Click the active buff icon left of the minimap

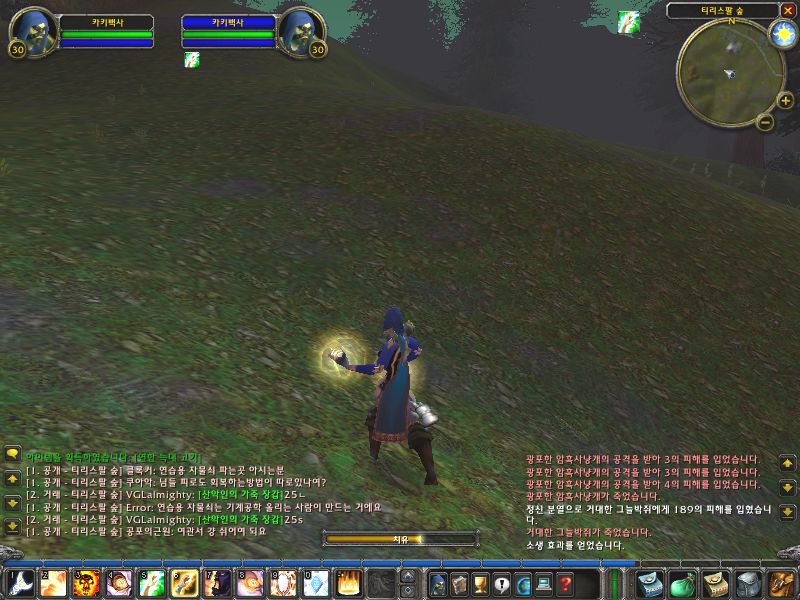(x=628, y=20)
